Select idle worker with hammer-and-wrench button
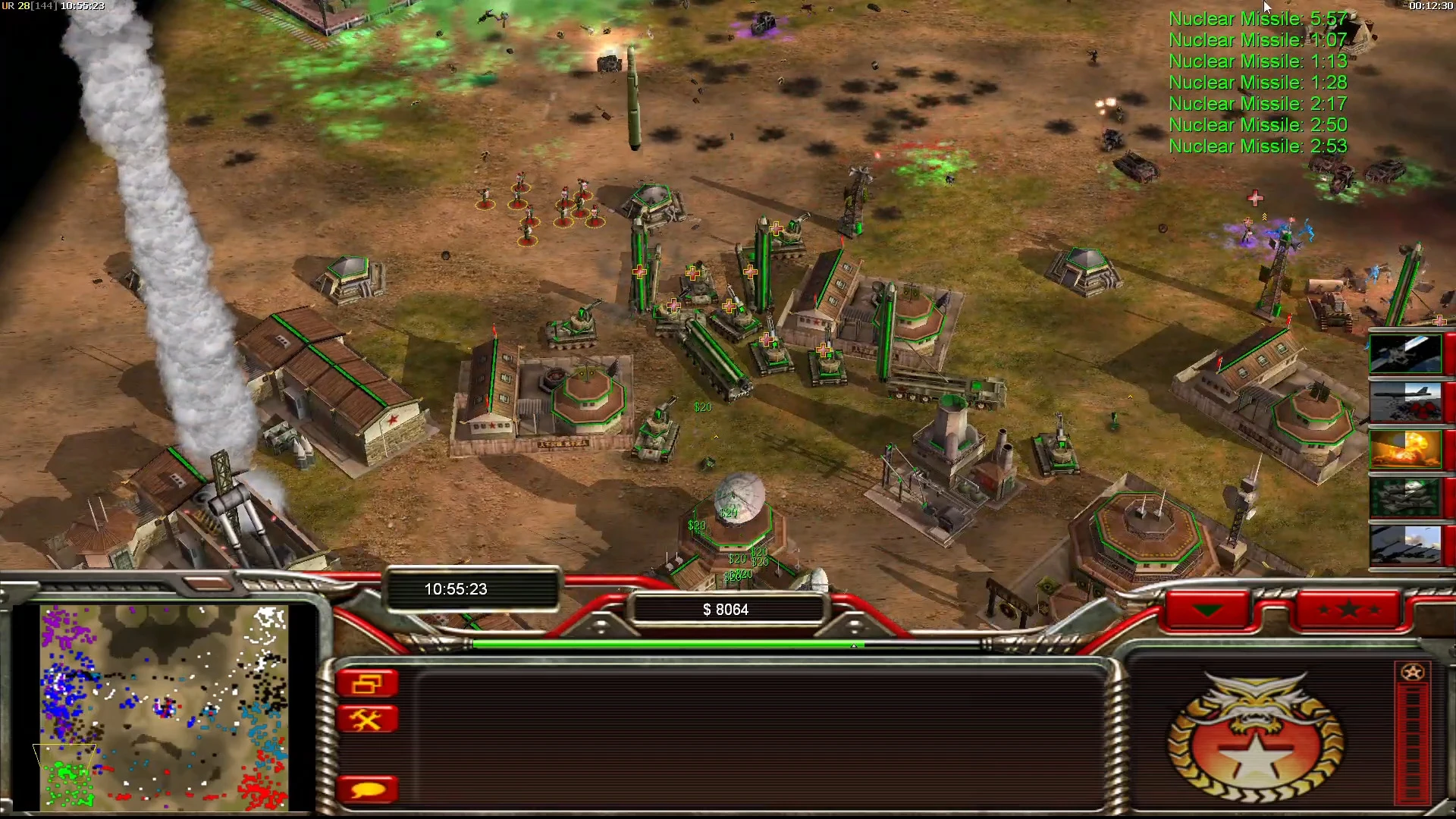This screenshot has width=1456, height=819. (x=367, y=719)
